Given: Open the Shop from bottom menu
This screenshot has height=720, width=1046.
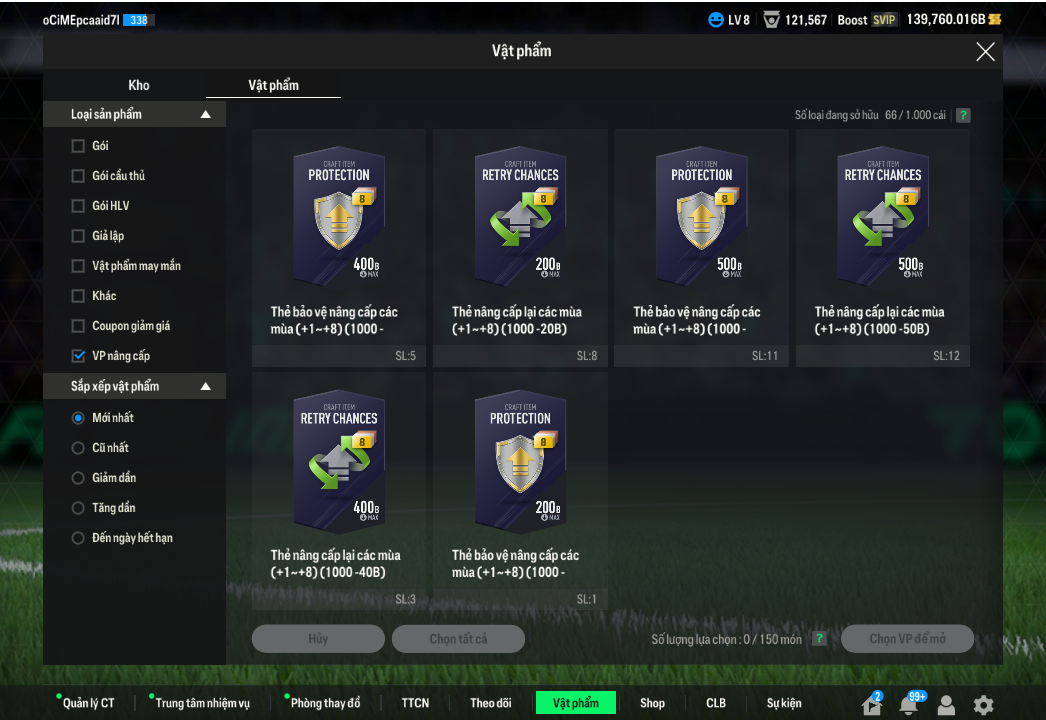Looking at the screenshot, I should (x=652, y=703).
